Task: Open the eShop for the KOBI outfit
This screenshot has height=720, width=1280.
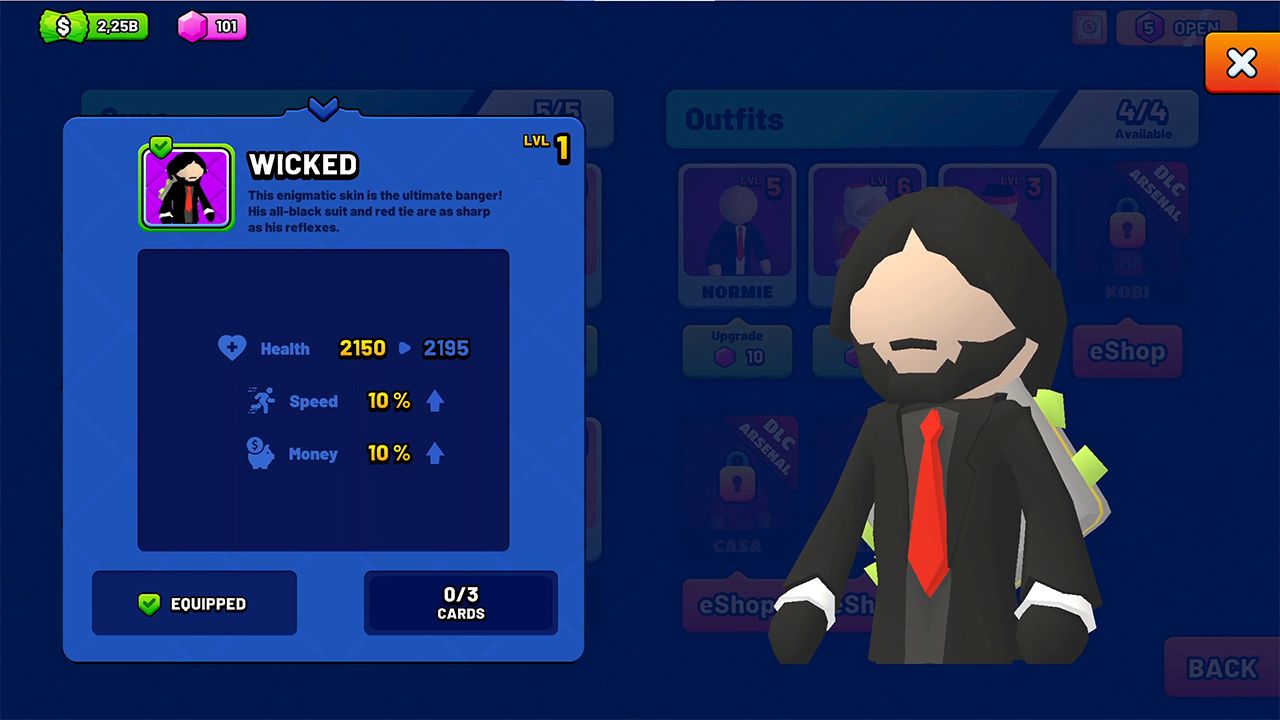Action: click(x=1127, y=352)
